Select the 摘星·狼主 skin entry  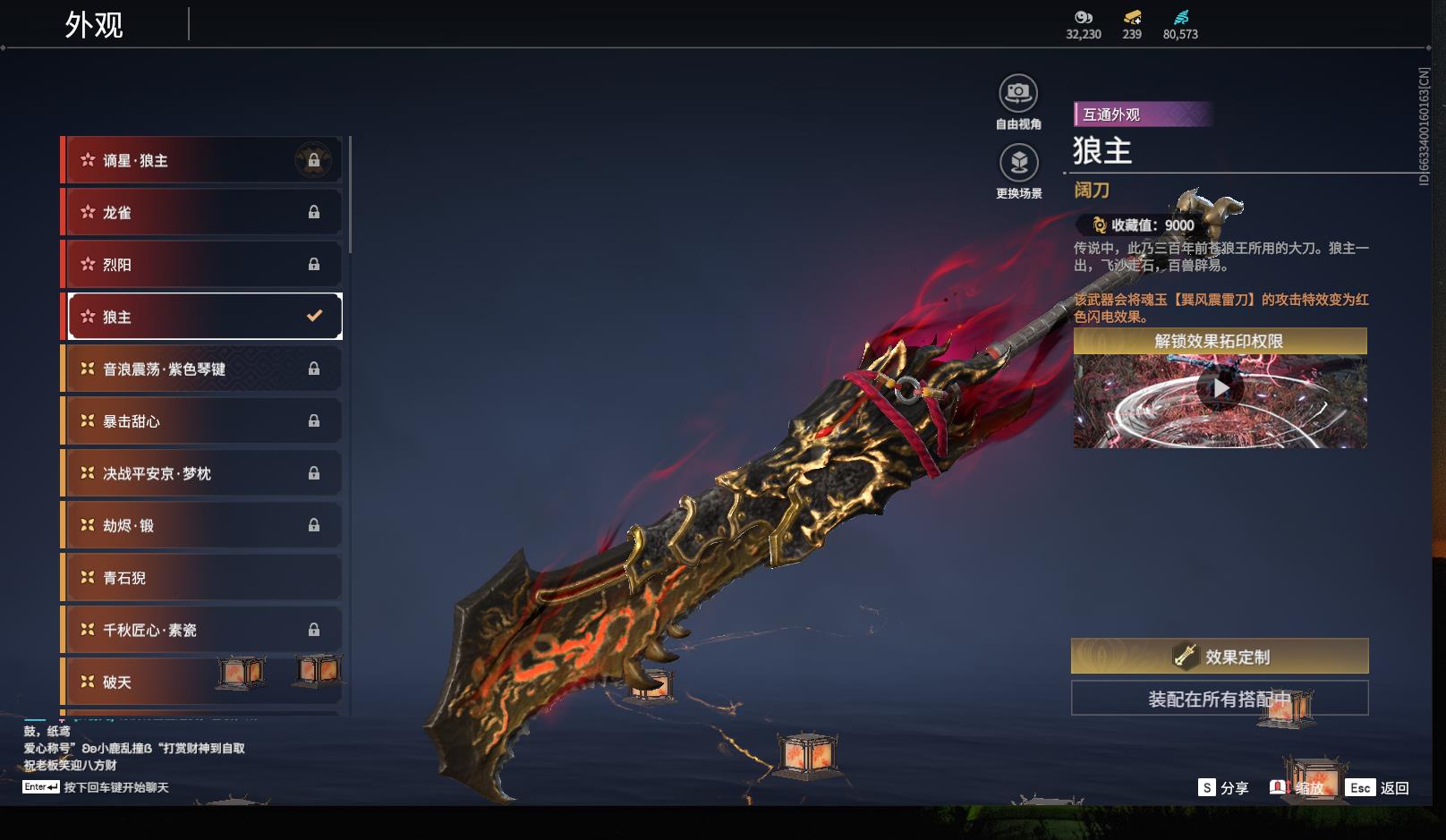(201, 160)
